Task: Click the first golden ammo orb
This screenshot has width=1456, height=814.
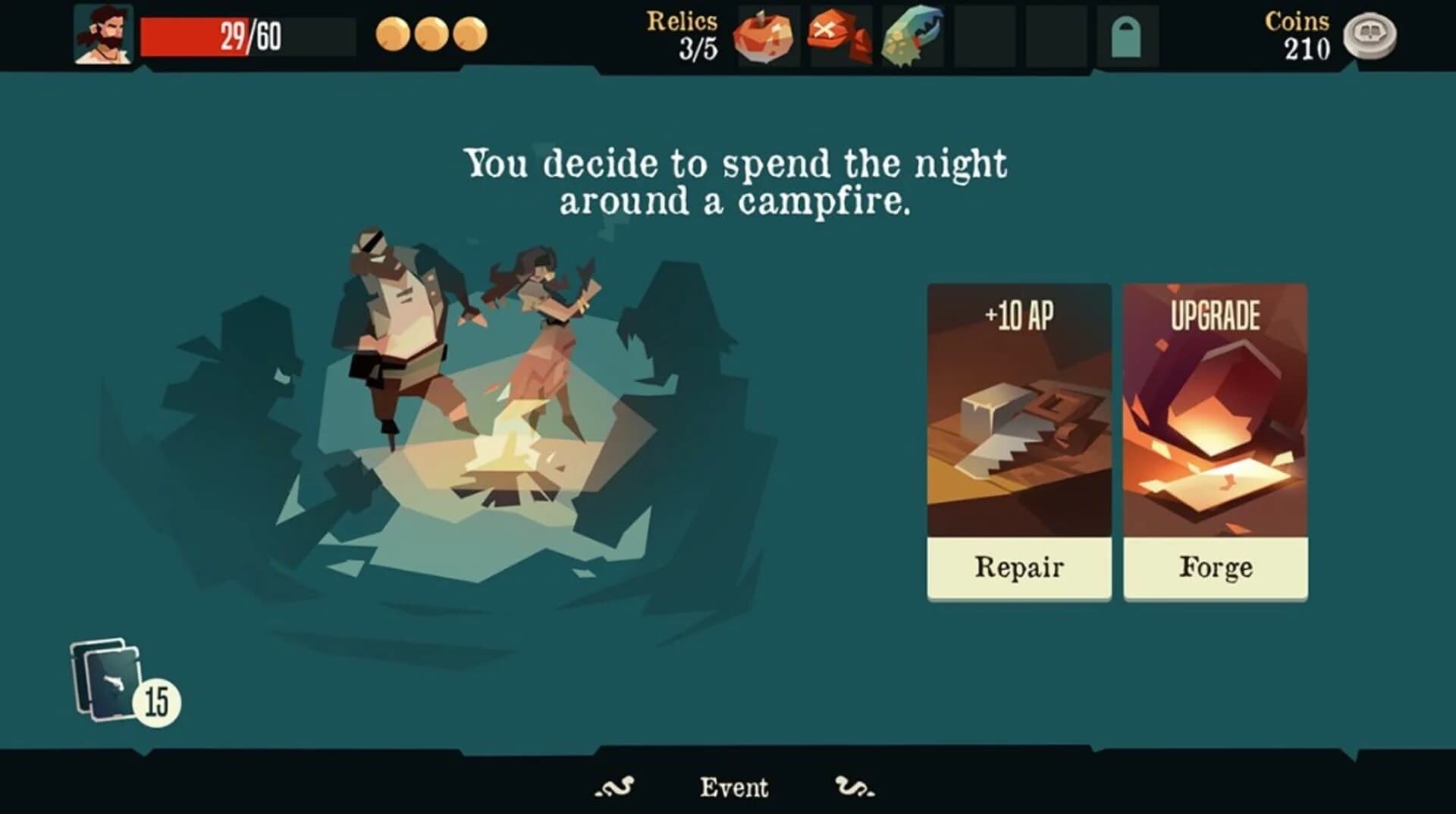Action: (x=392, y=33)
